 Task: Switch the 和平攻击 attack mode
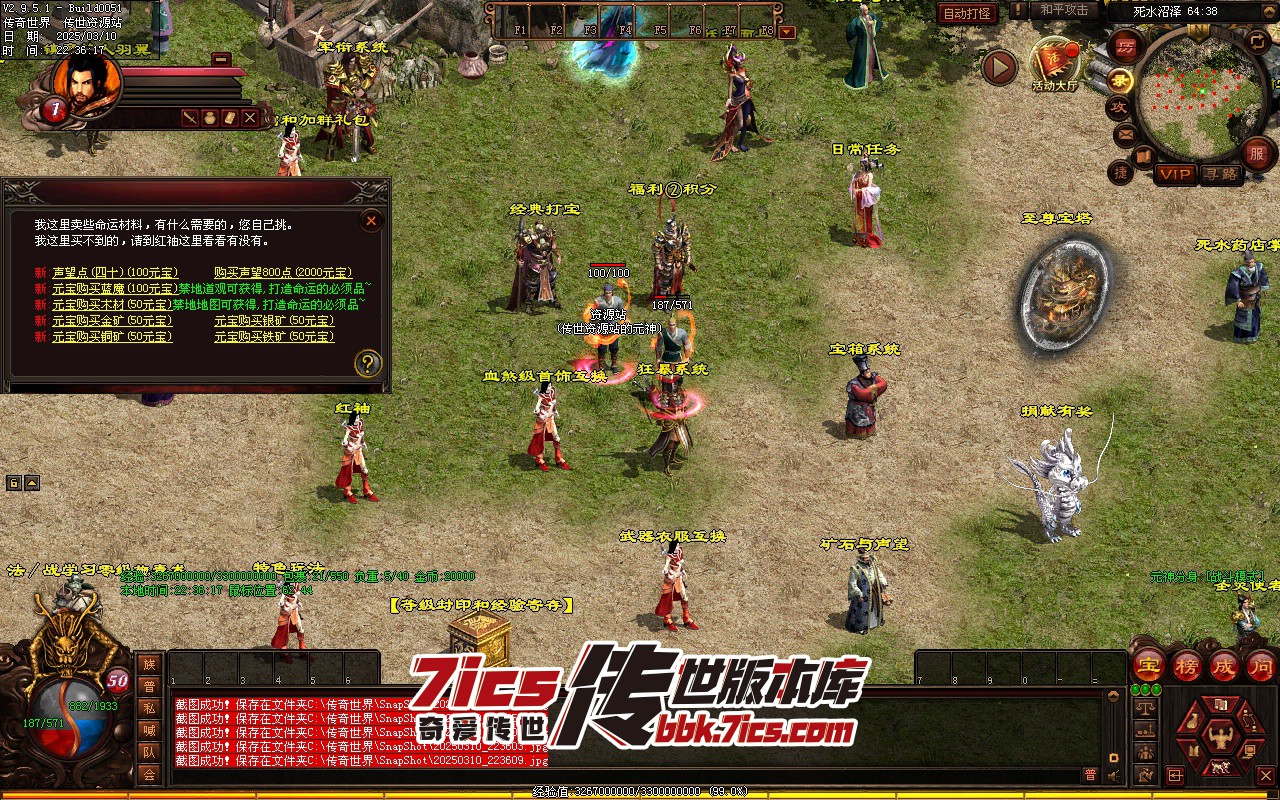(x=1063, y=10)
